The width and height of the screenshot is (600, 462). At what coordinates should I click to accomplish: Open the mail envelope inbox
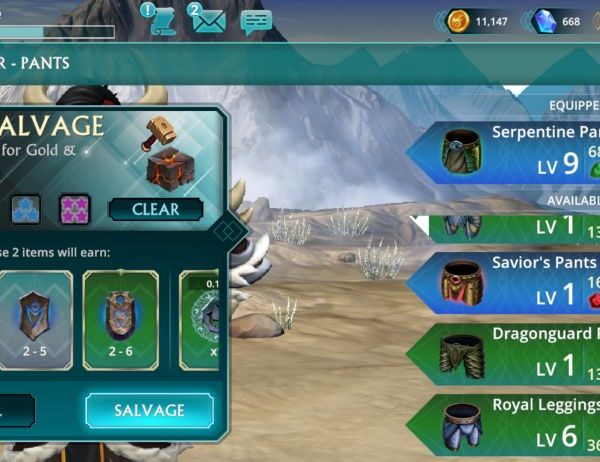coord(208,21)
